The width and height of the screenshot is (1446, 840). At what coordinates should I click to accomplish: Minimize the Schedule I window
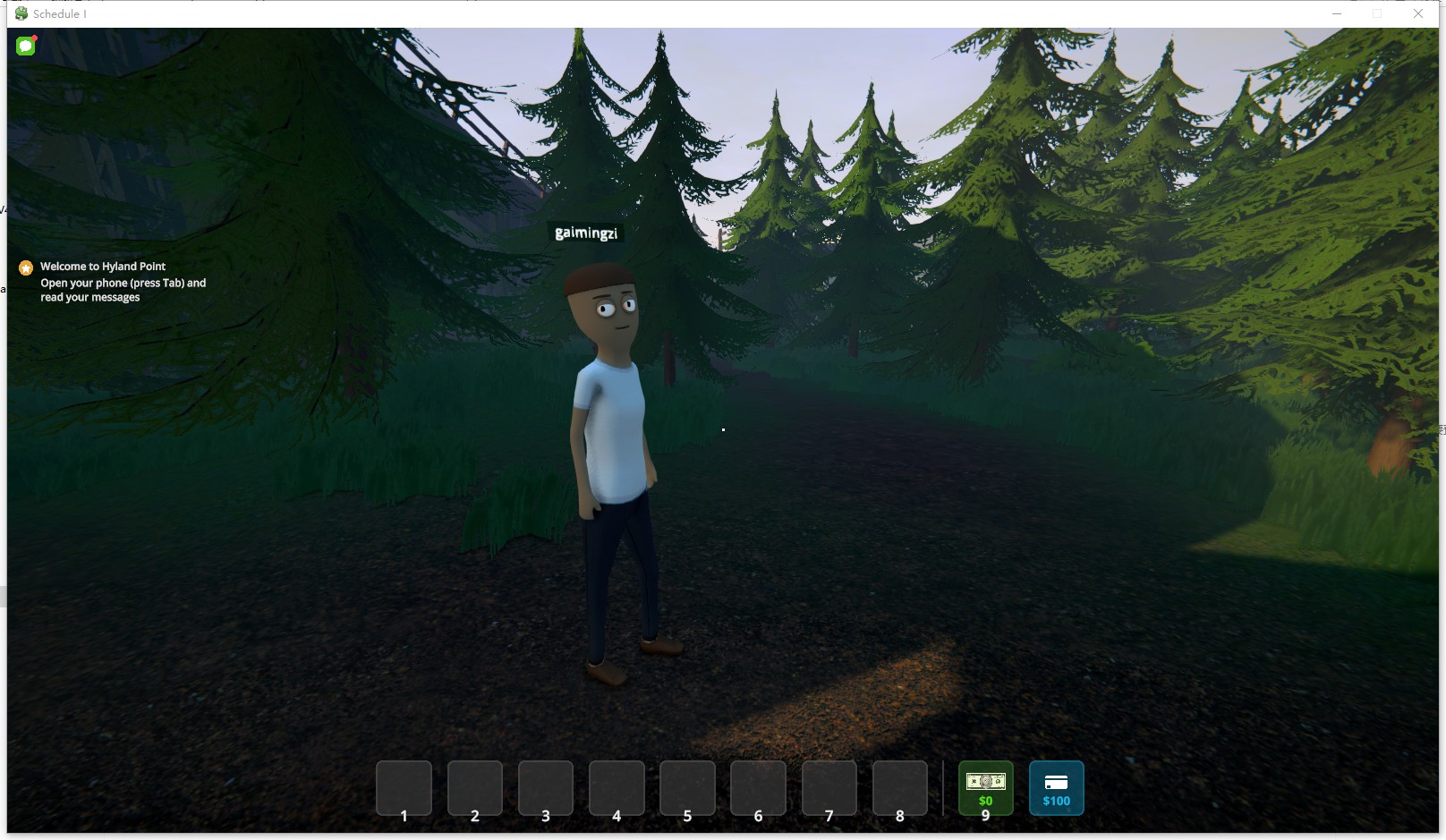click(x=1337, y=13)
